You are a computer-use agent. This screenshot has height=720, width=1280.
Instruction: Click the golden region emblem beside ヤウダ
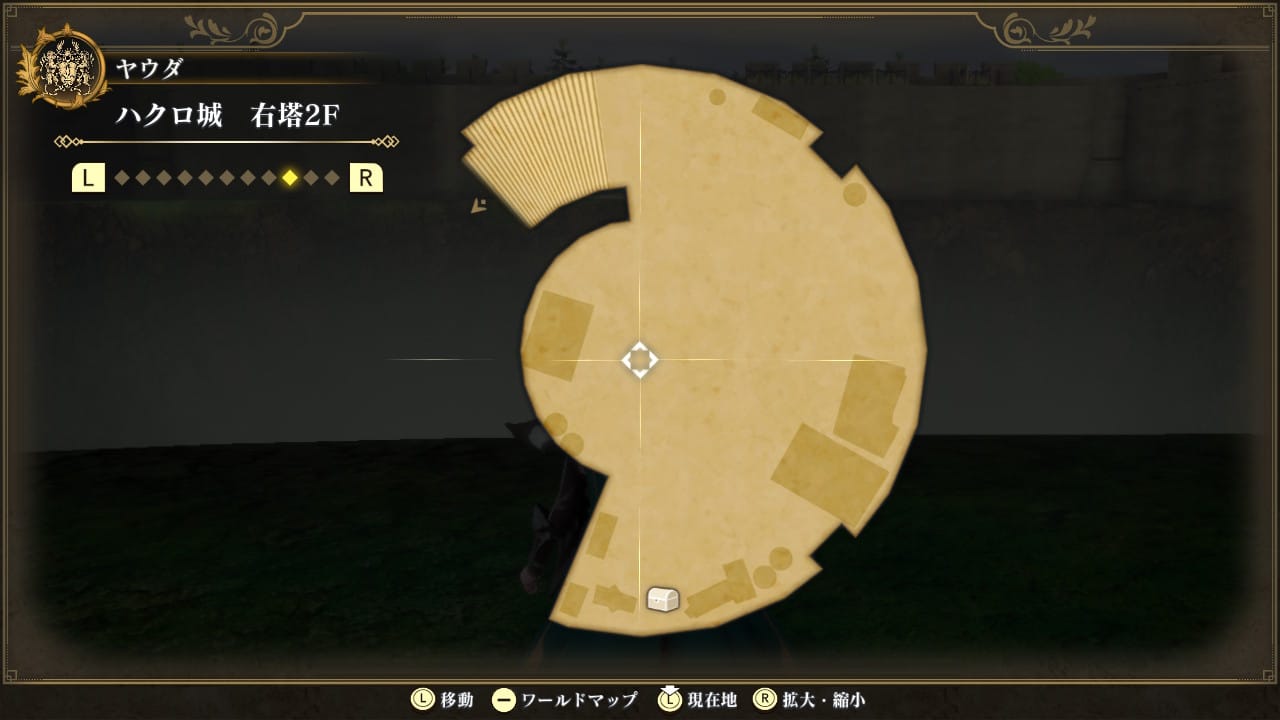click(x=63, y=69)
